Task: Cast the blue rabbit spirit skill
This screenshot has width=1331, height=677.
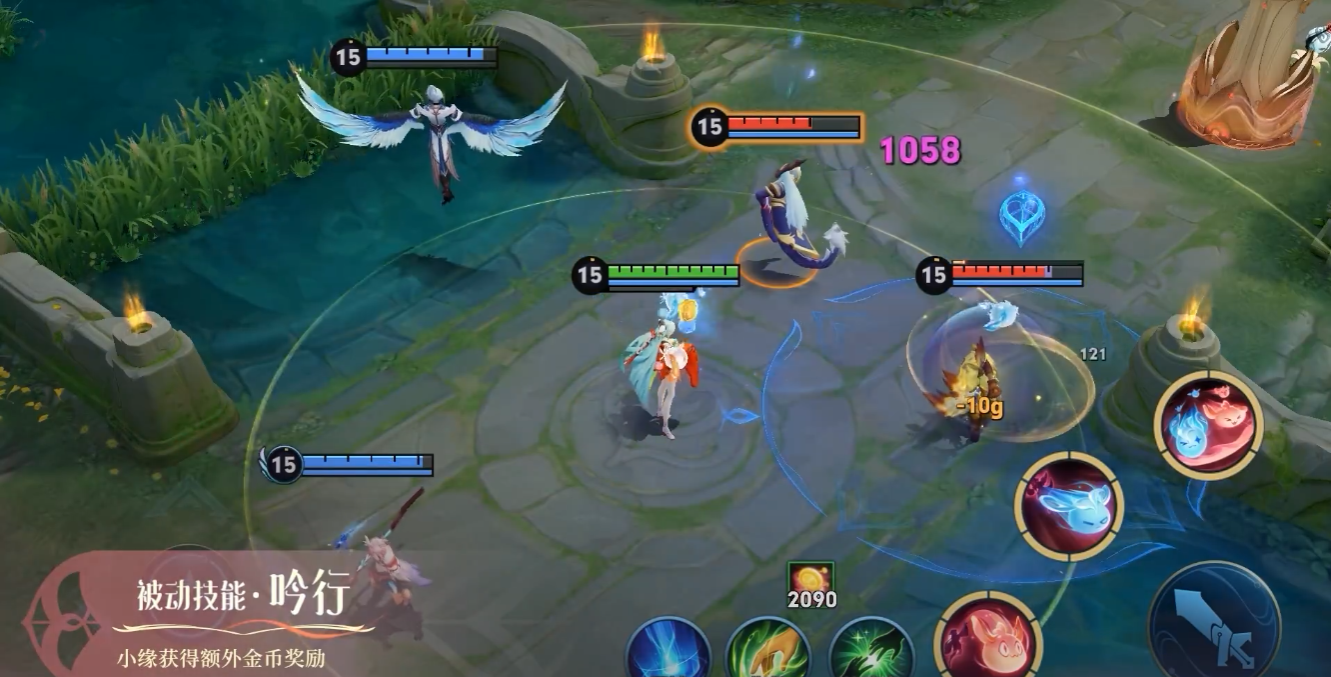Action: coord(1069,505)
